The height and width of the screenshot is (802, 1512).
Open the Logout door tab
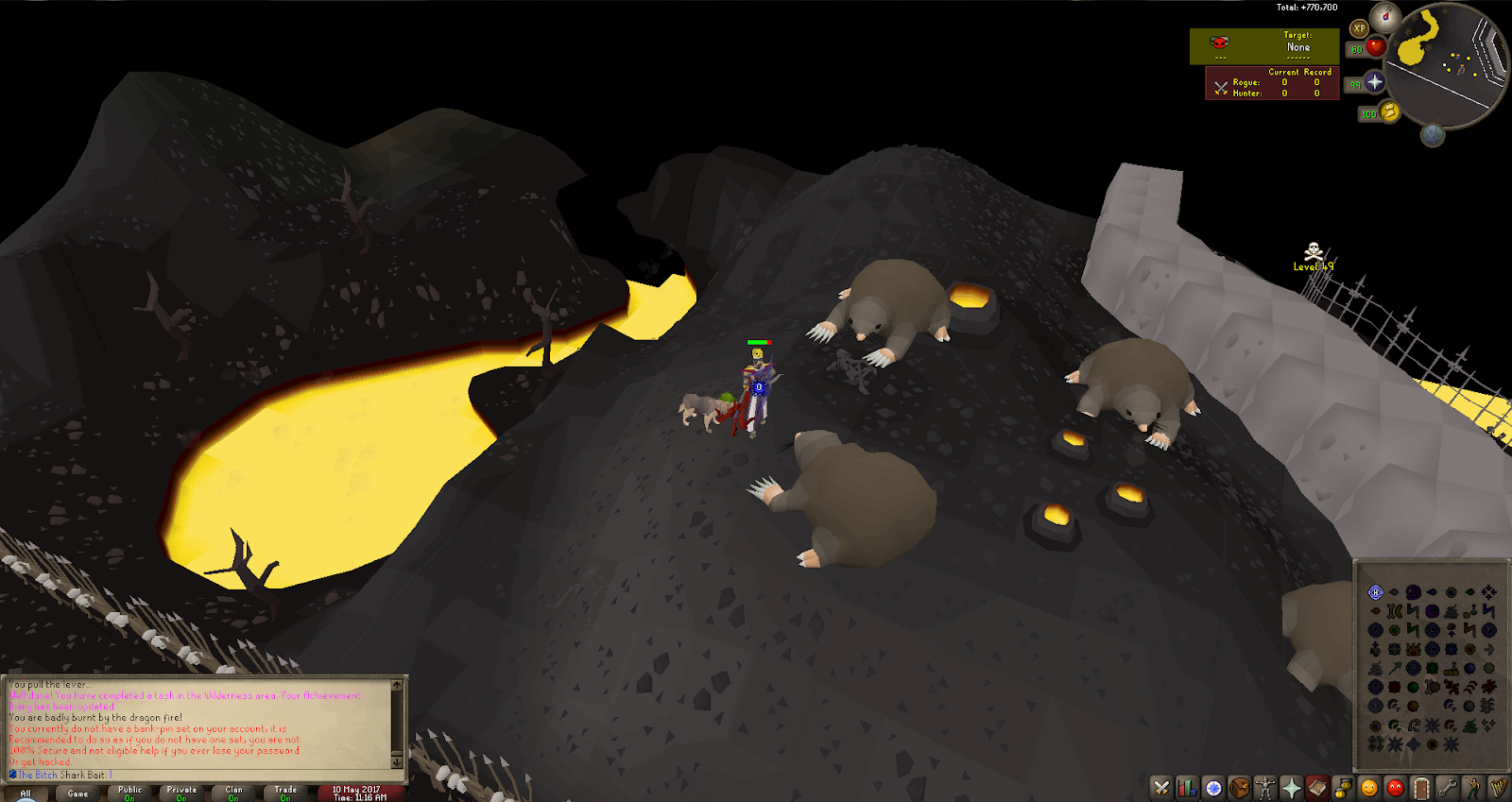point(1421,788)
